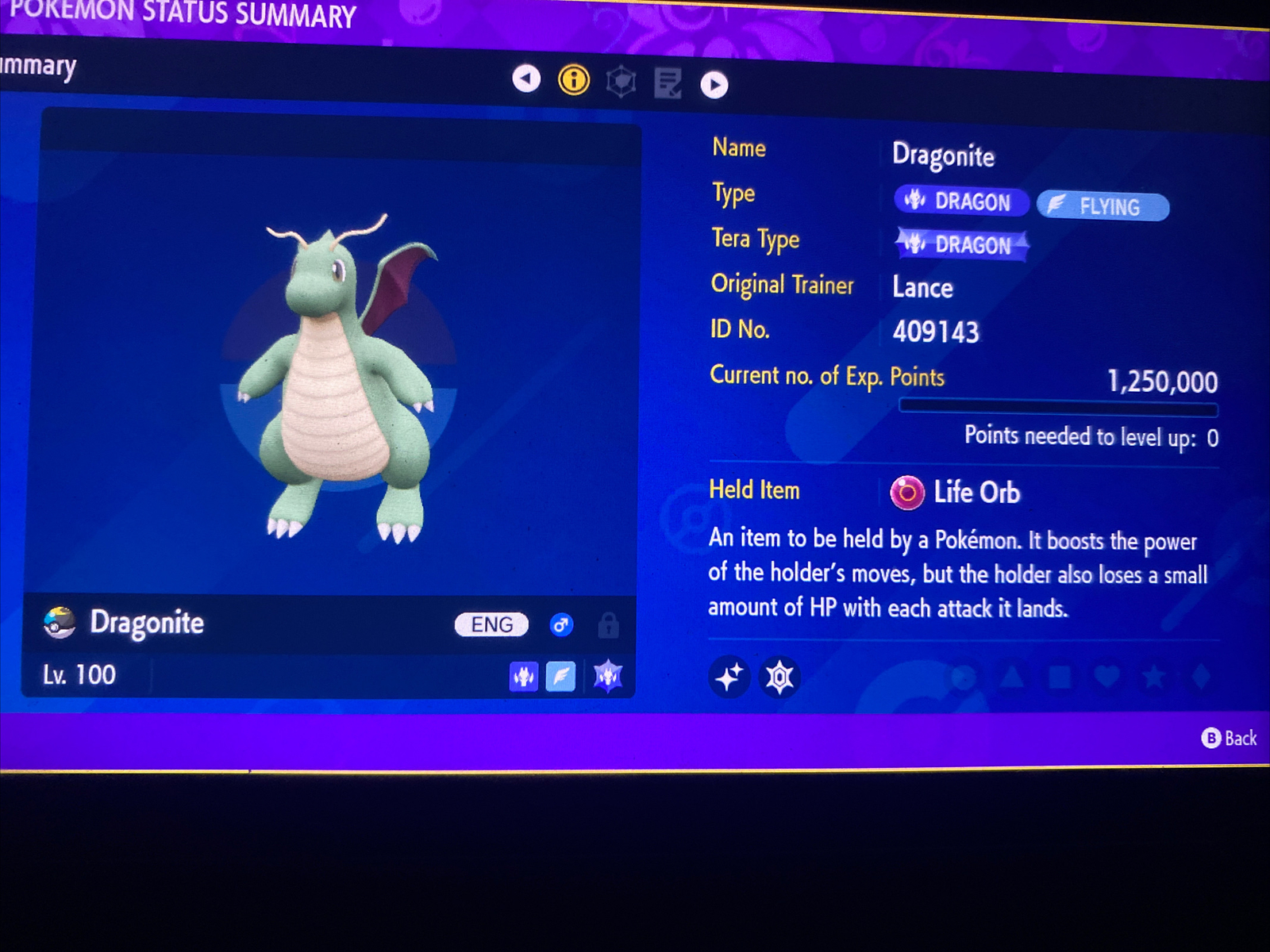Click the ENG language tag
The height and width of the screenshot is (952, 1270).
click(x=491, y=625)
